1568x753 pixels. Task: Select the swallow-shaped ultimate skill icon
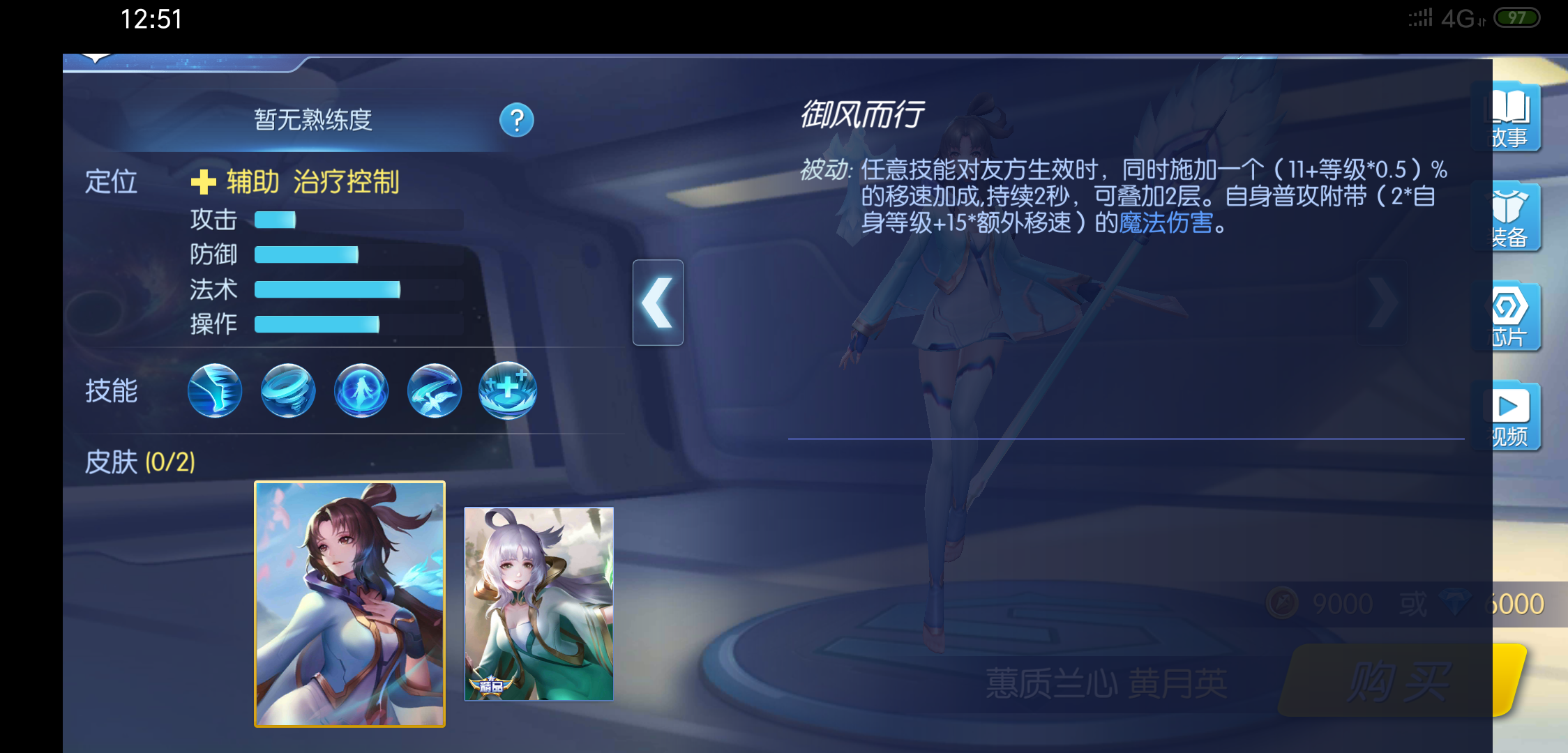click(x=434, y=391)
